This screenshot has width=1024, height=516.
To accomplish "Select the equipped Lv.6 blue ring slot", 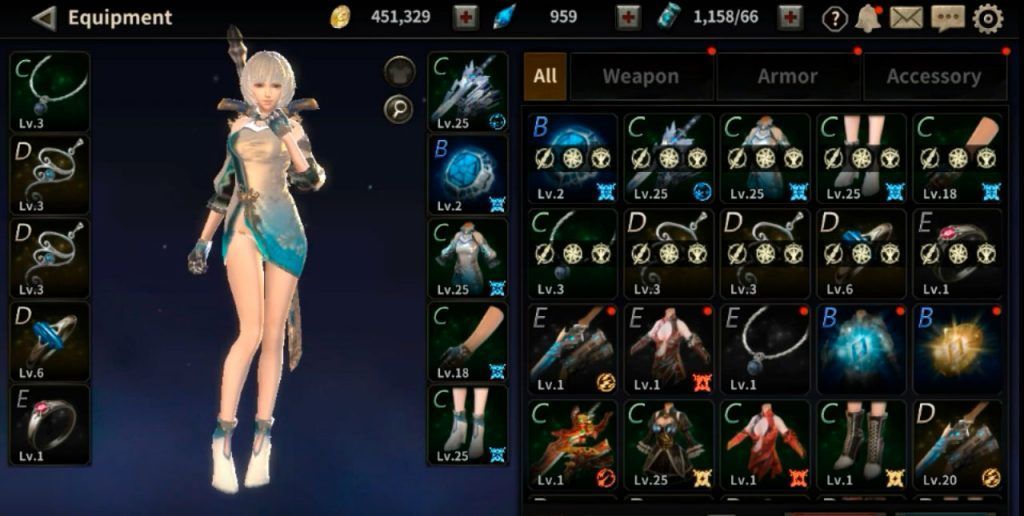I will pos(50,341).
